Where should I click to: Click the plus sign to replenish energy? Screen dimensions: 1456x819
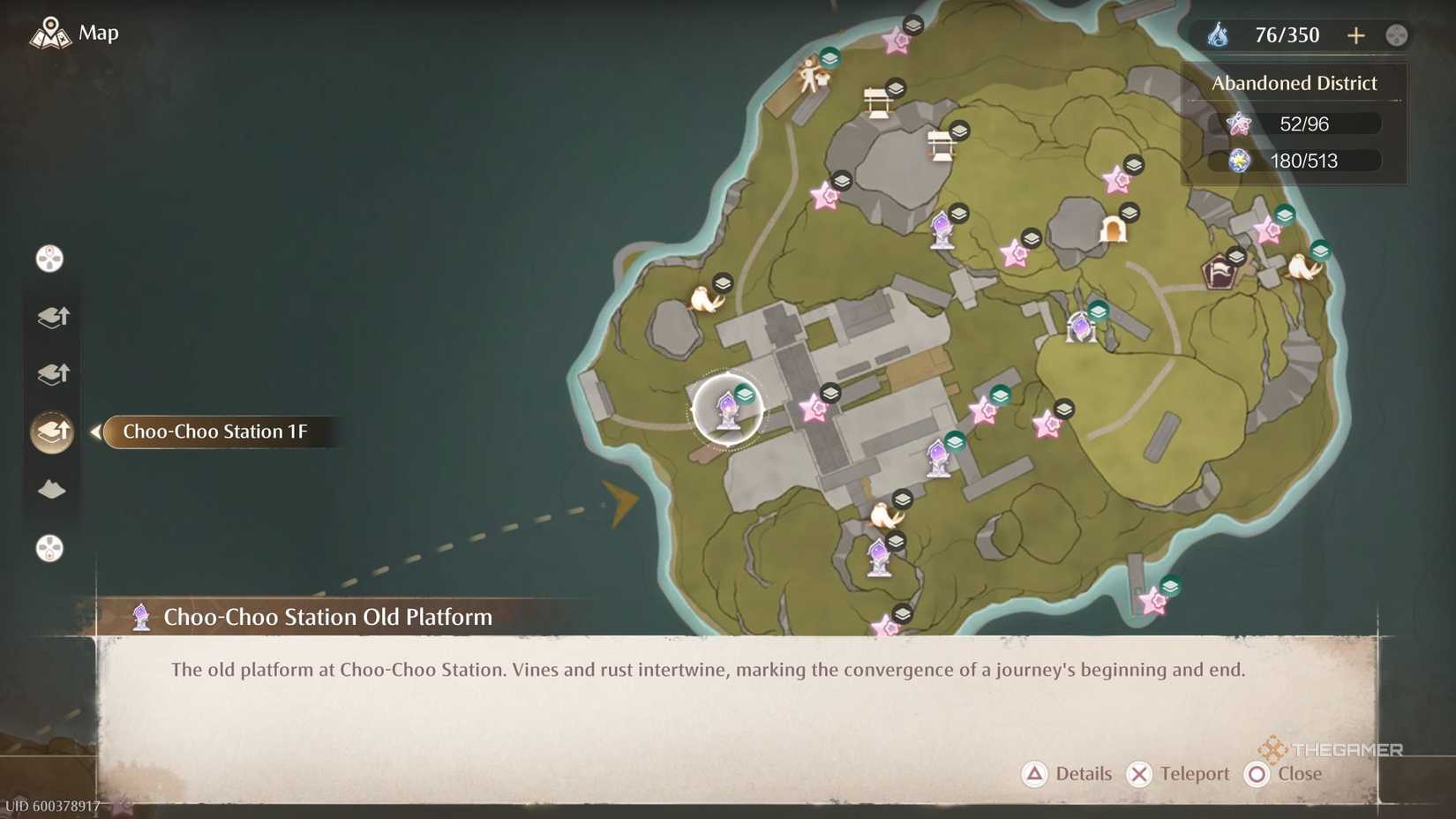coord(1356,36)
